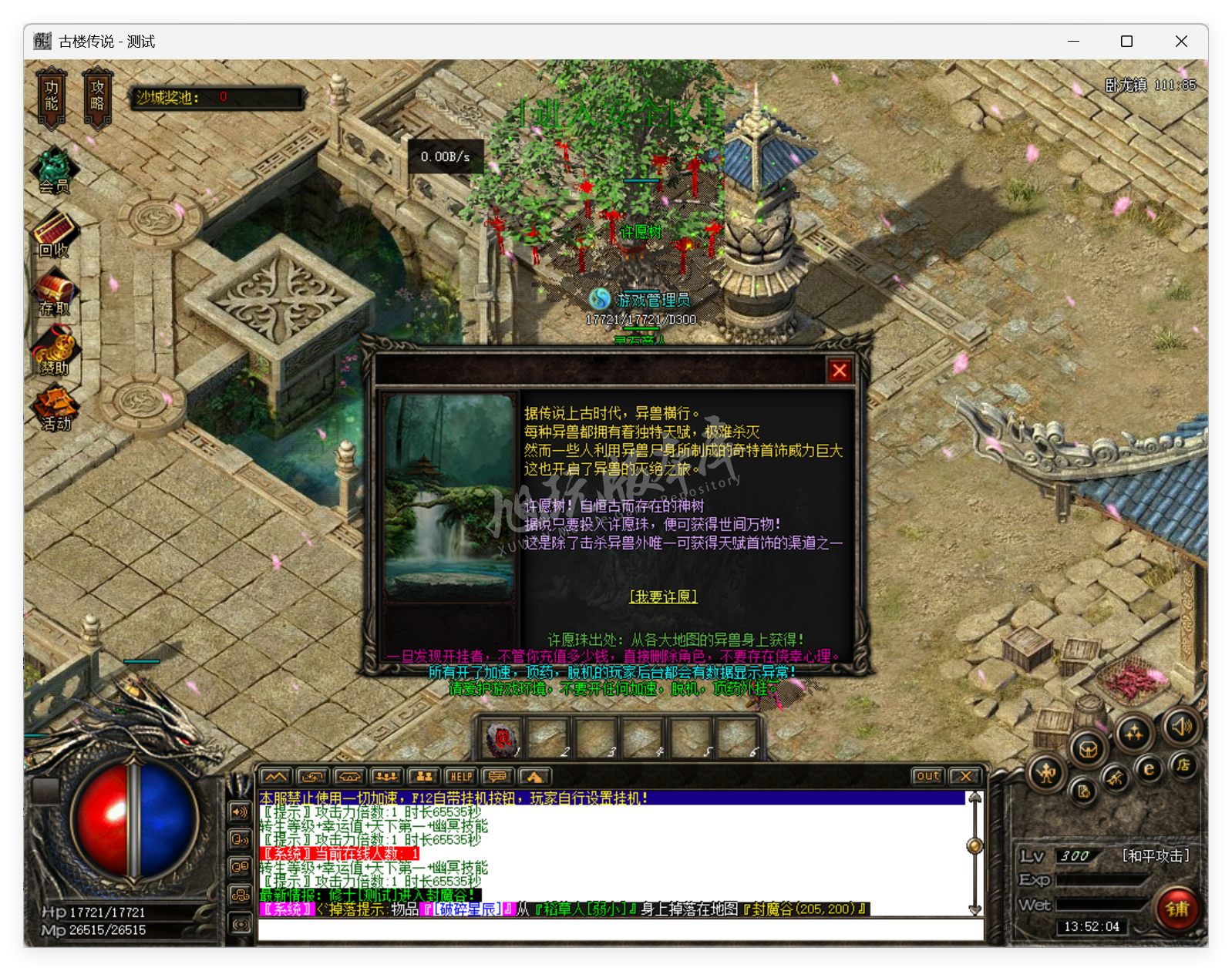Image resolution: width=1232 pixels, height=971 pixels.
Task: Open the 店 in-game shop circular icon
Action: [x=1185, y=767]
